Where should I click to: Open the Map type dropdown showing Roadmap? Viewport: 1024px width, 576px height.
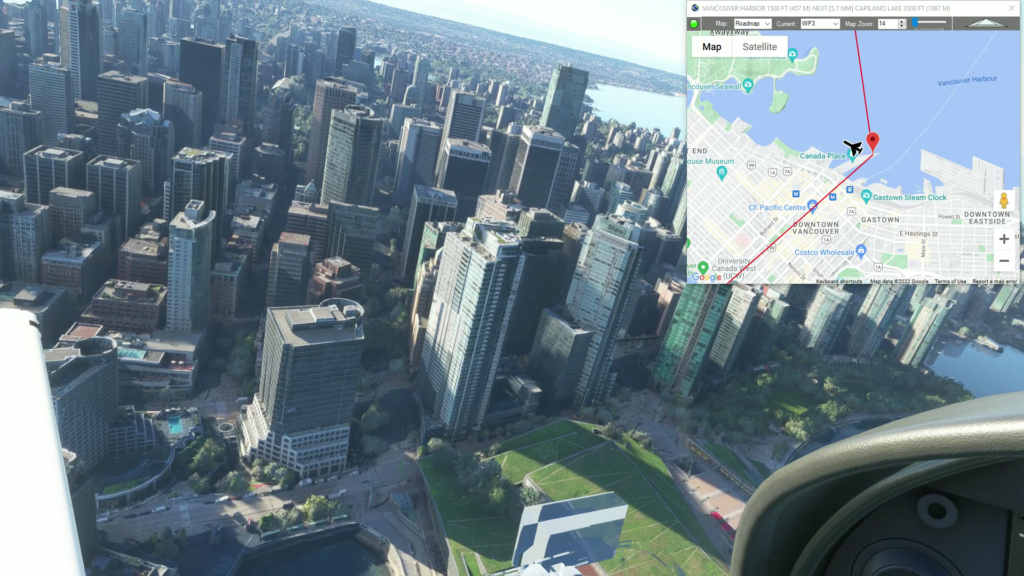[x=752, y=23]
